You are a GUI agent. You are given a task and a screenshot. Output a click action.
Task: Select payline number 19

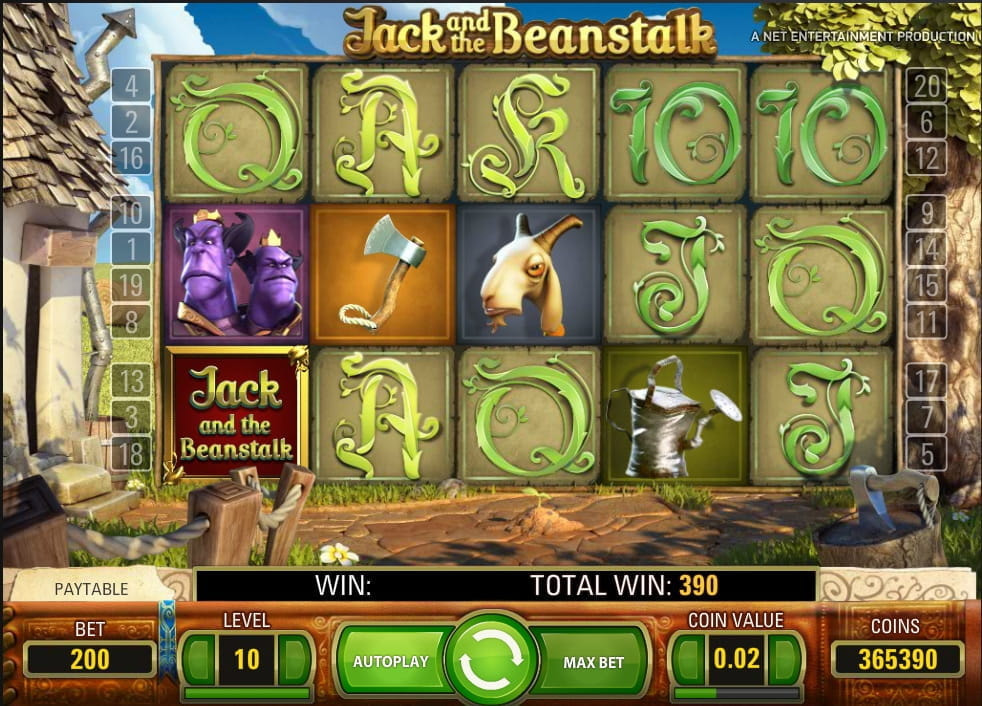pos(132,285)
